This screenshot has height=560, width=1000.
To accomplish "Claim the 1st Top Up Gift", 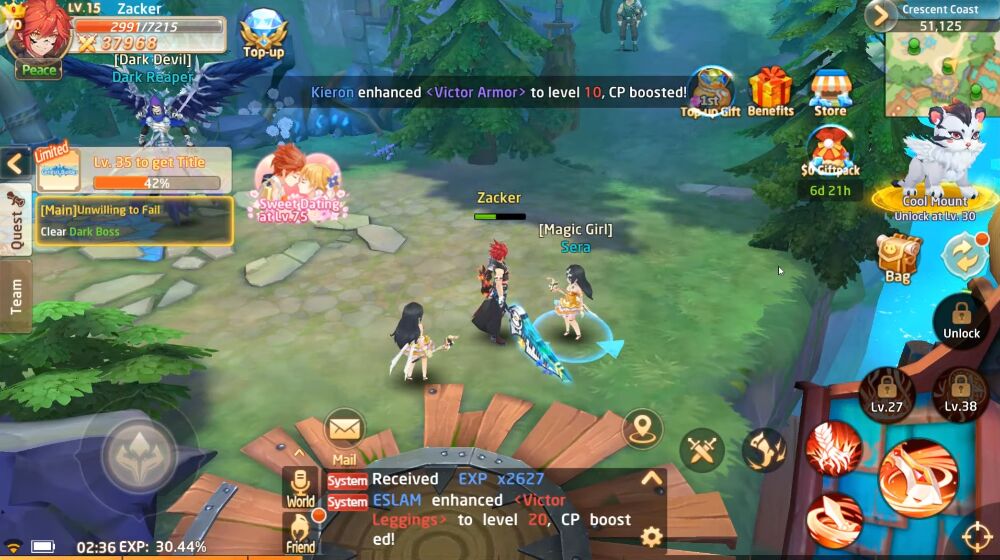I will click(711, 92).
